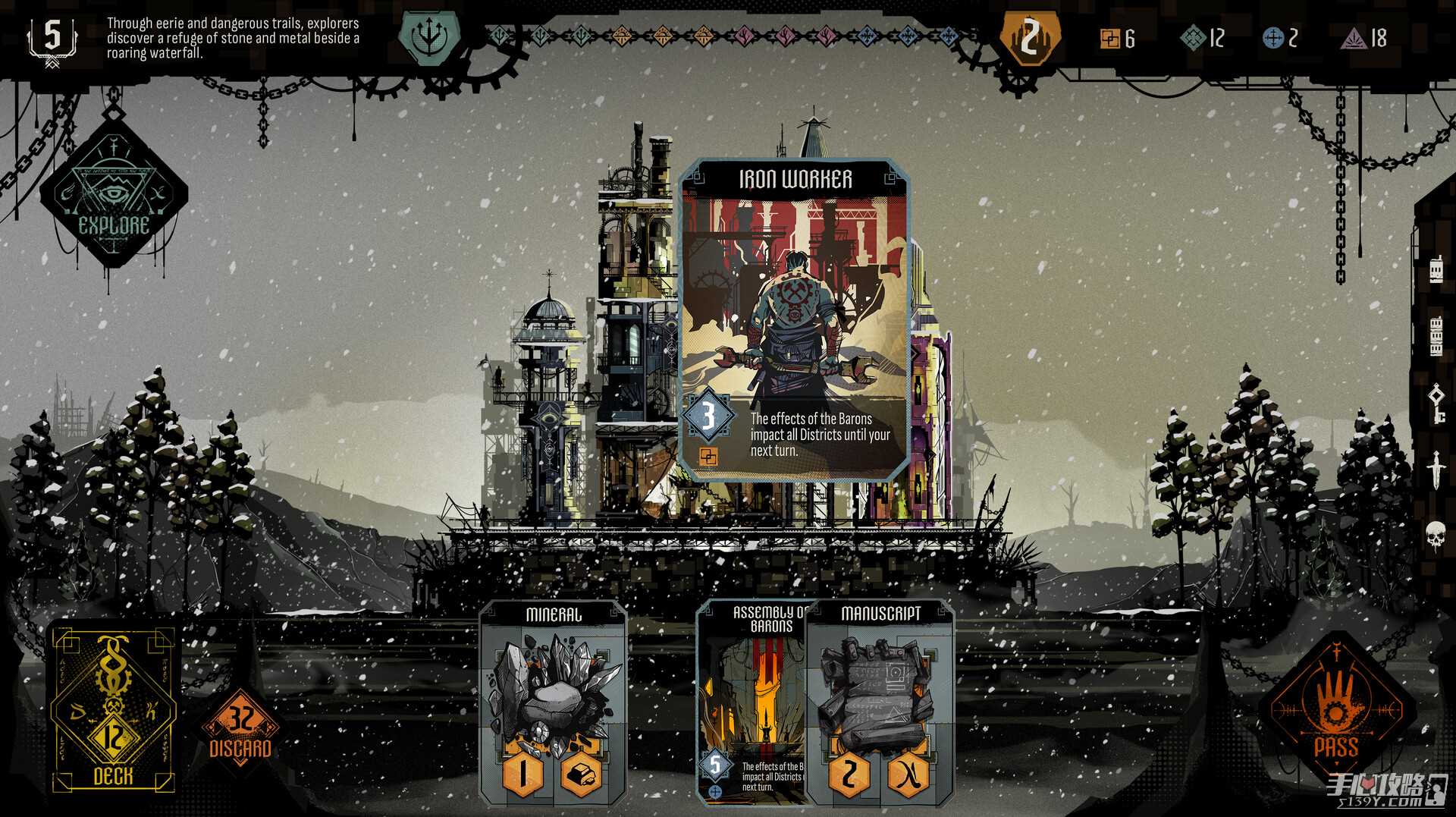Click the teal trident faction emblem
1456x817 pixels.
pyautogui.click(x=429, y=38)
